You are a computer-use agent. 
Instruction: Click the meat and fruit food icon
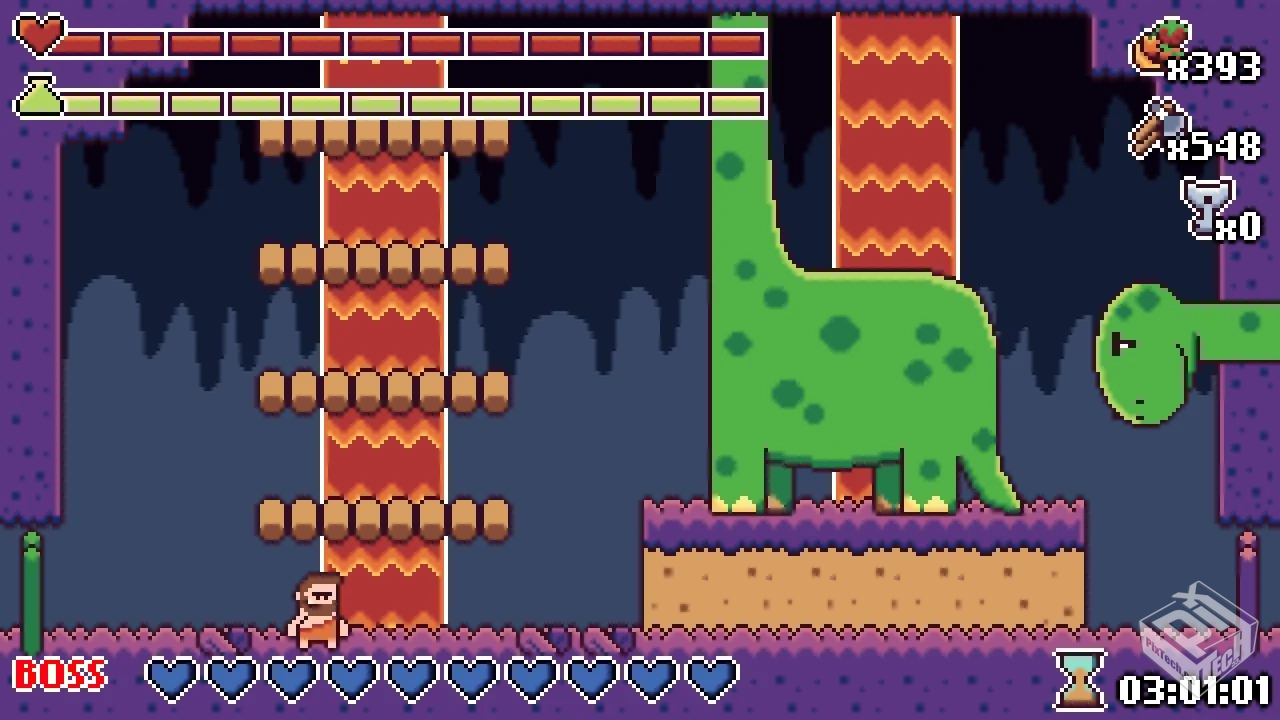(1158, 47)
